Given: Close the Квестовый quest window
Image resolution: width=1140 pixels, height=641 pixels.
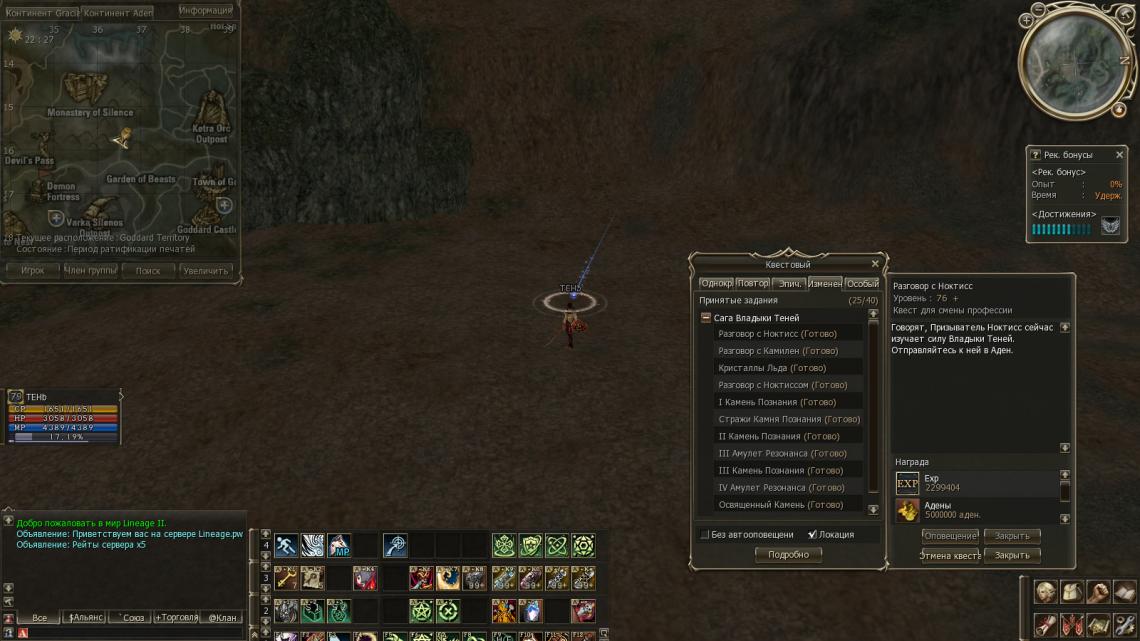Looking at the screenshot, I should tap(875, 264).
